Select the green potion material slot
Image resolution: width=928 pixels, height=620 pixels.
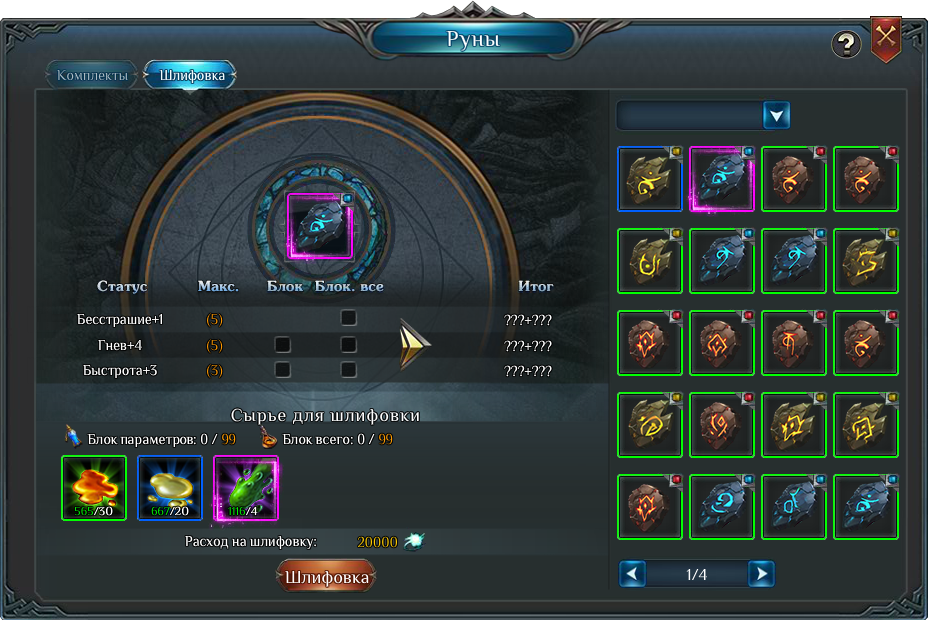point(246,488)
